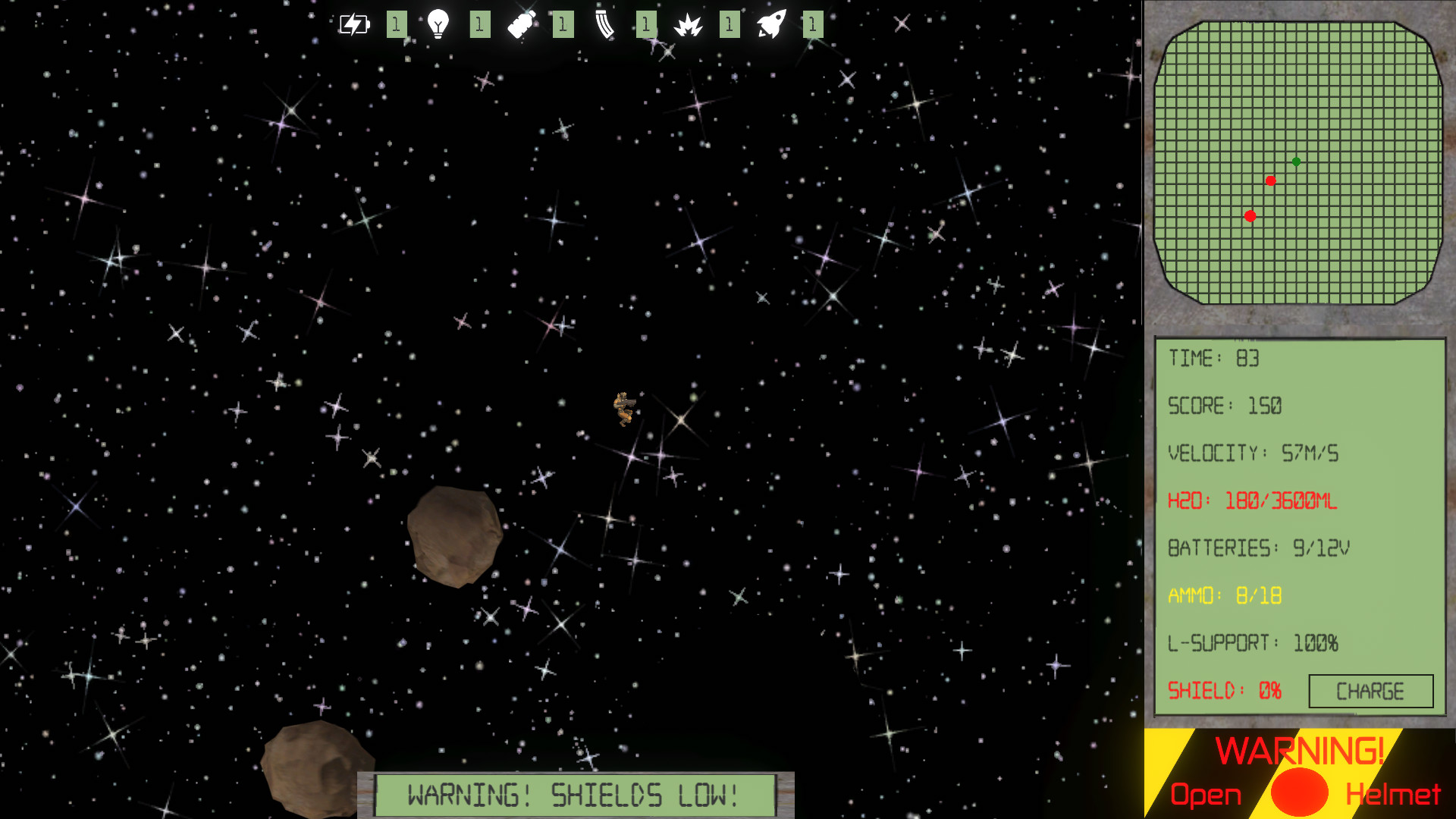Click the upper red dot on the radar
Screen dimensions: 1456x819
(1272, 181)
